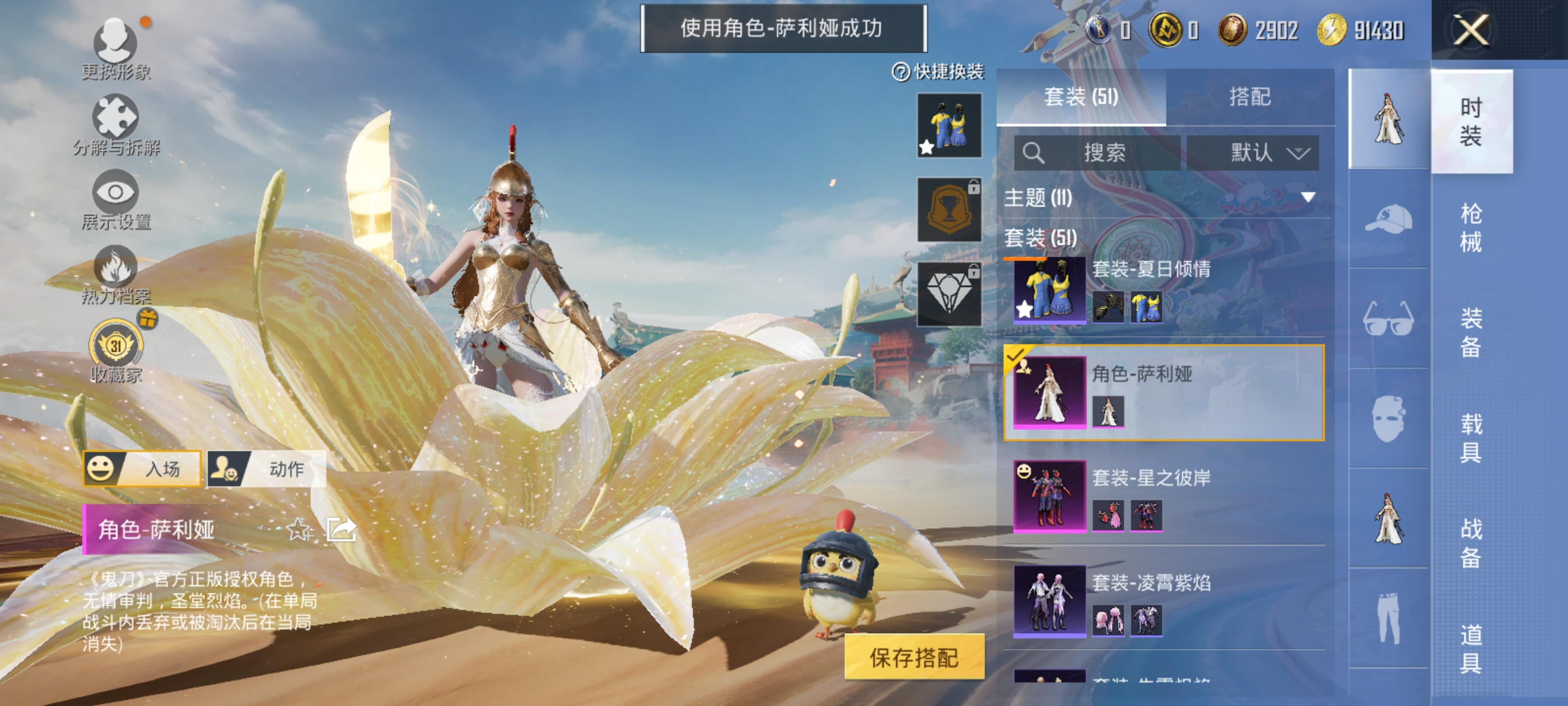Switch to the 搭配 tab
The height and width of the screenshot is (706, 1568).
1250,97
